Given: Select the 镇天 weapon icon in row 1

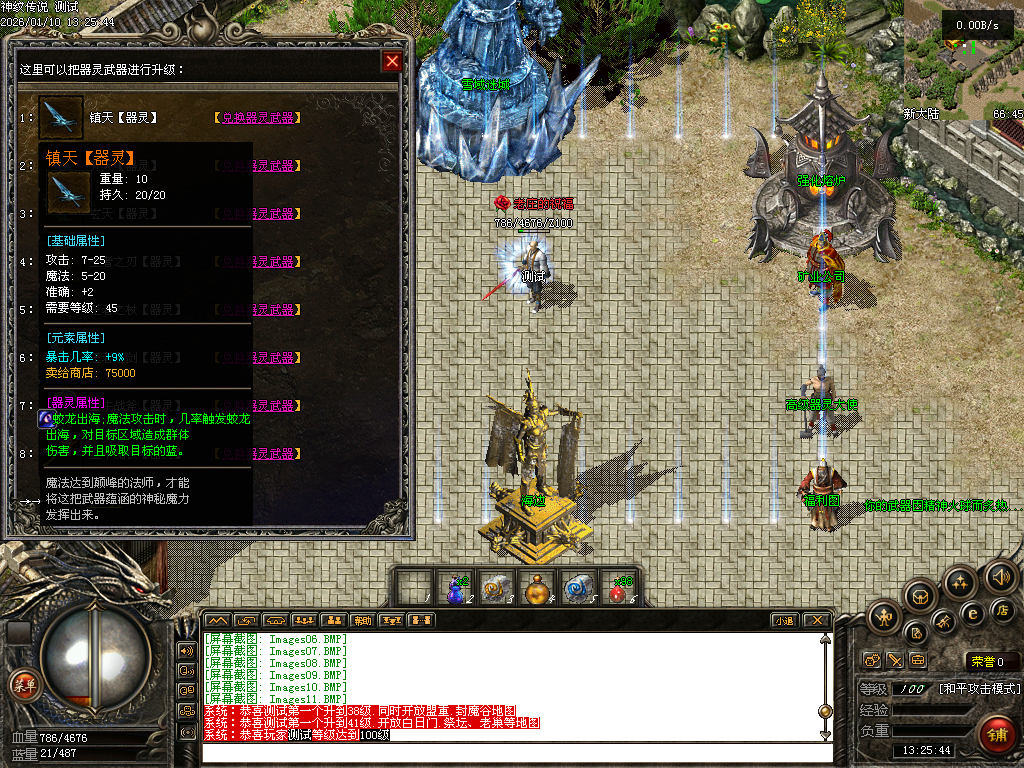Looking at the screenshot, I should [61, 118].
